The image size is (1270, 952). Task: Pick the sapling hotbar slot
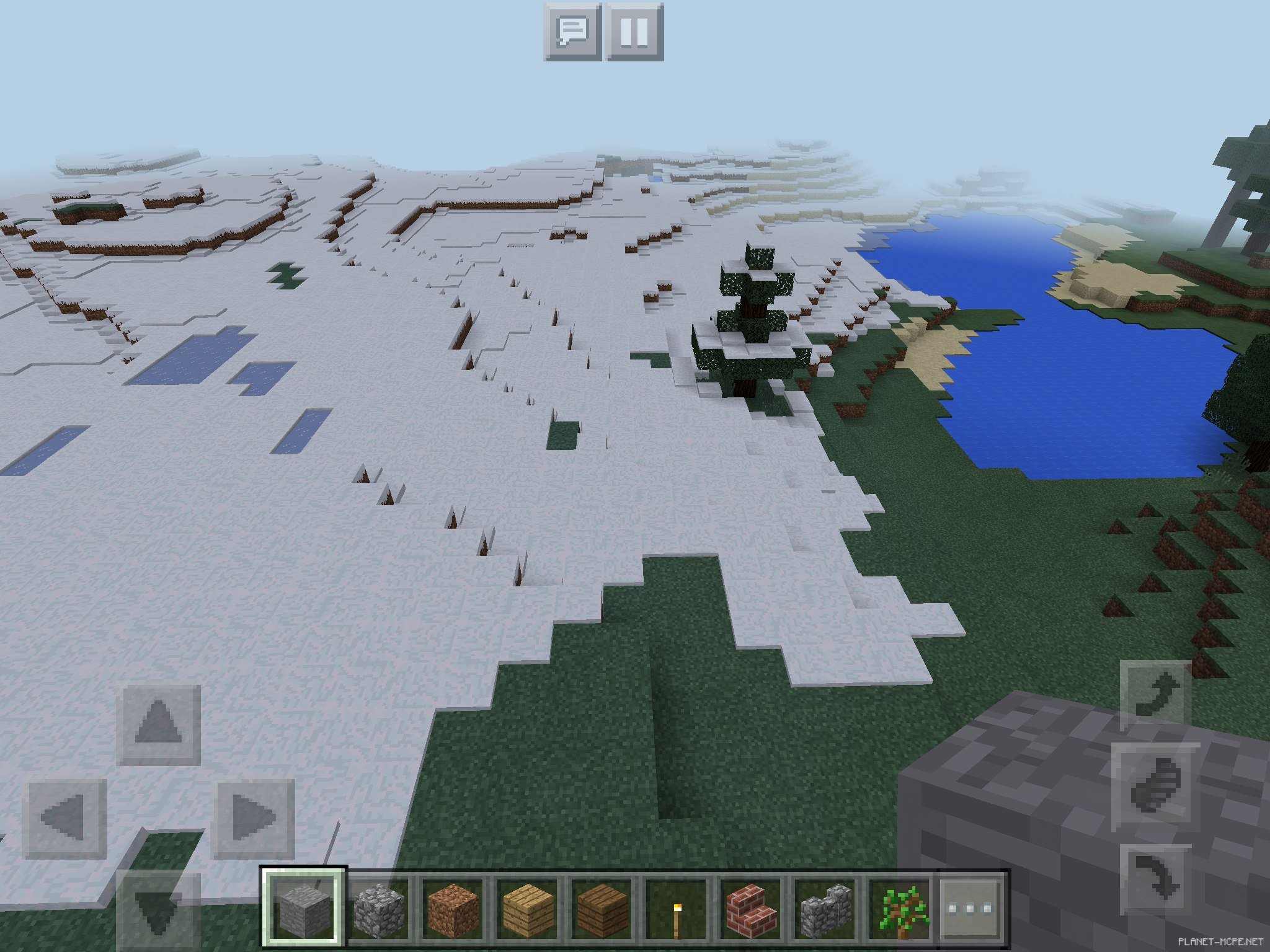pos(900,907)
